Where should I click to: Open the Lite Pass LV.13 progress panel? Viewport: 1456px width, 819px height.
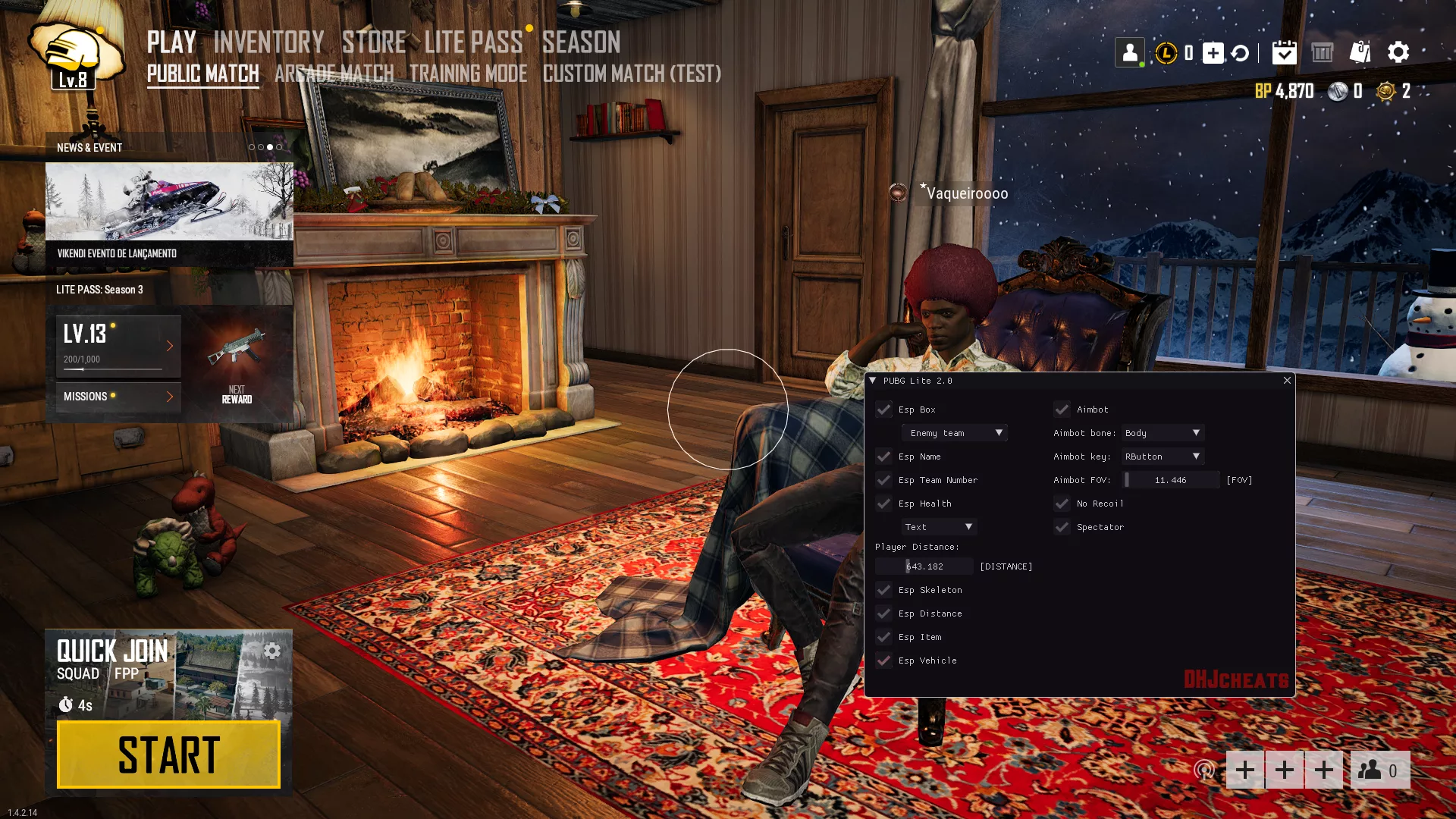coord(118,347)
